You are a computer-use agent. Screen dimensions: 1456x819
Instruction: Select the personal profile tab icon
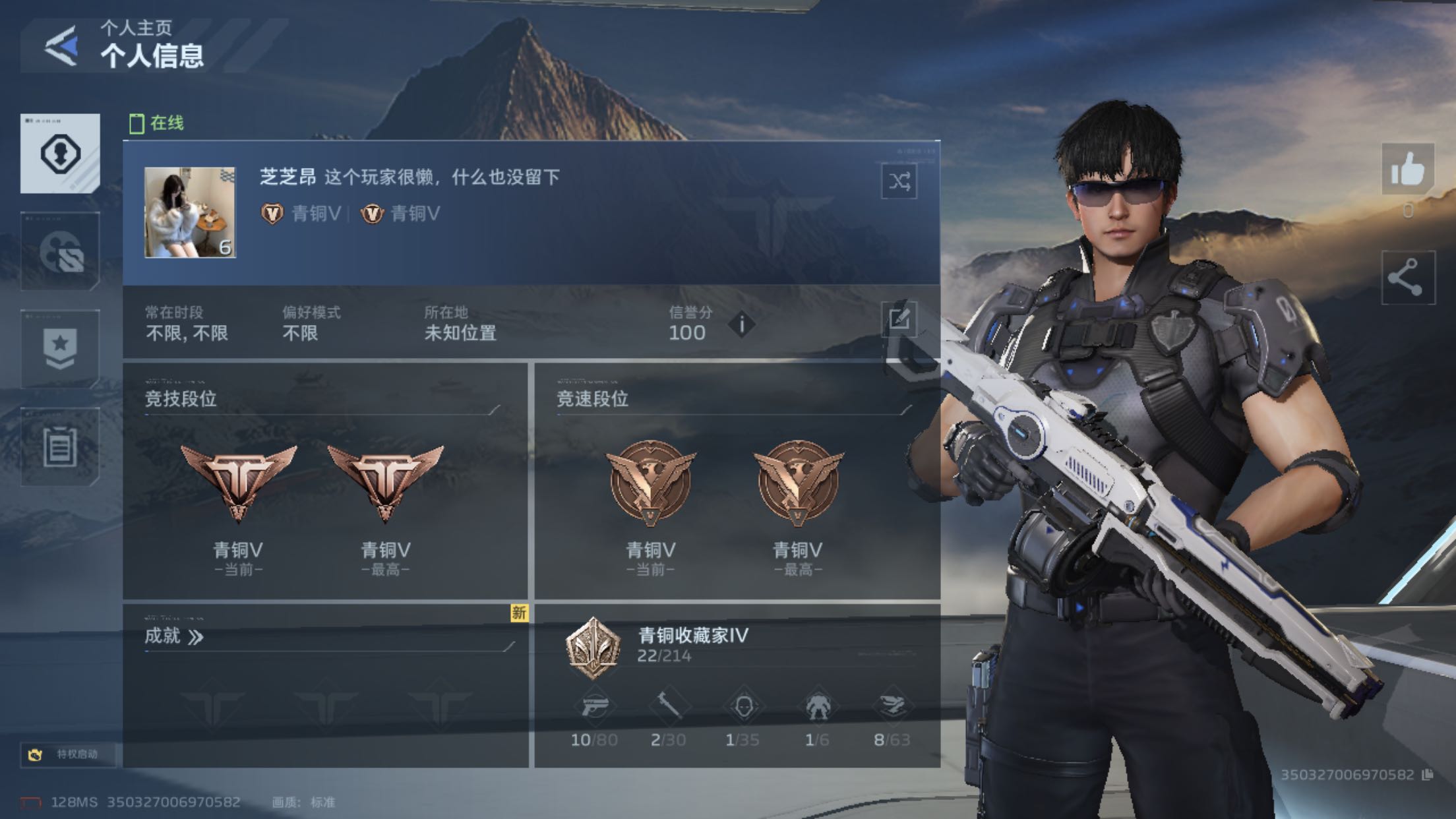tap(60, 154)
